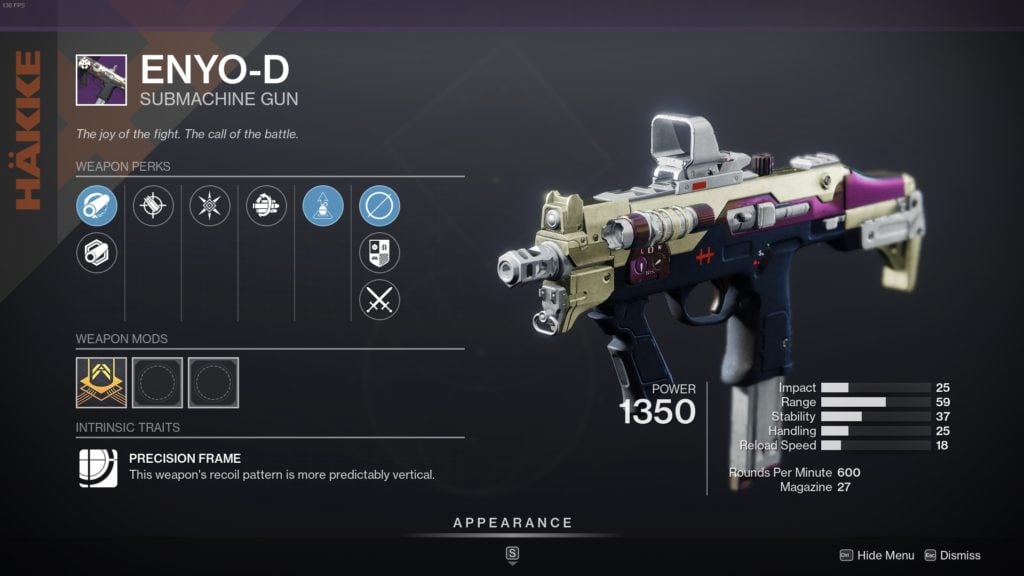
Task: Choose the shield emblem tracker perk
Action: 379,253
